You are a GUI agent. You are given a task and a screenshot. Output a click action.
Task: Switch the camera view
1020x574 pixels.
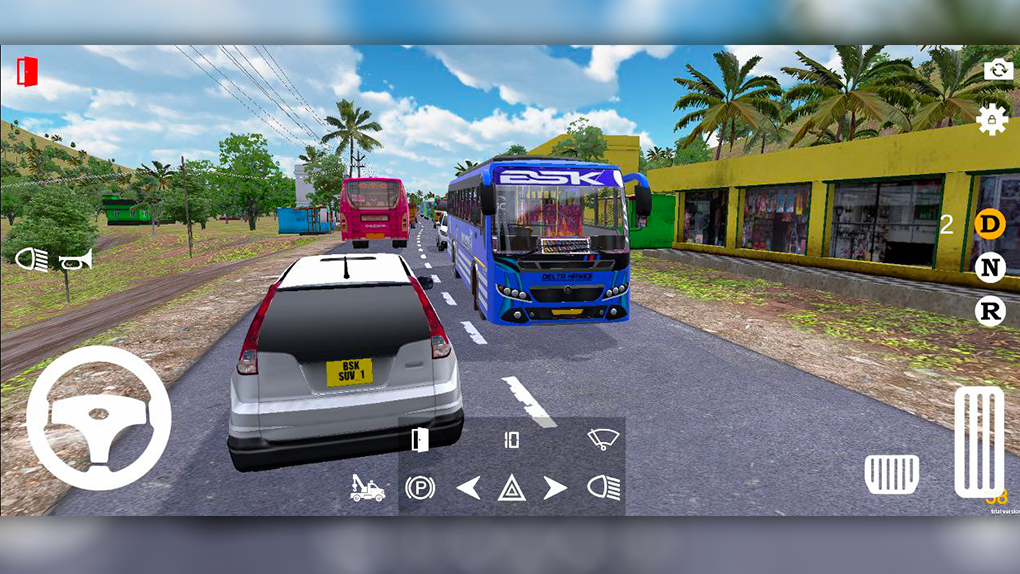click(997, 69)
